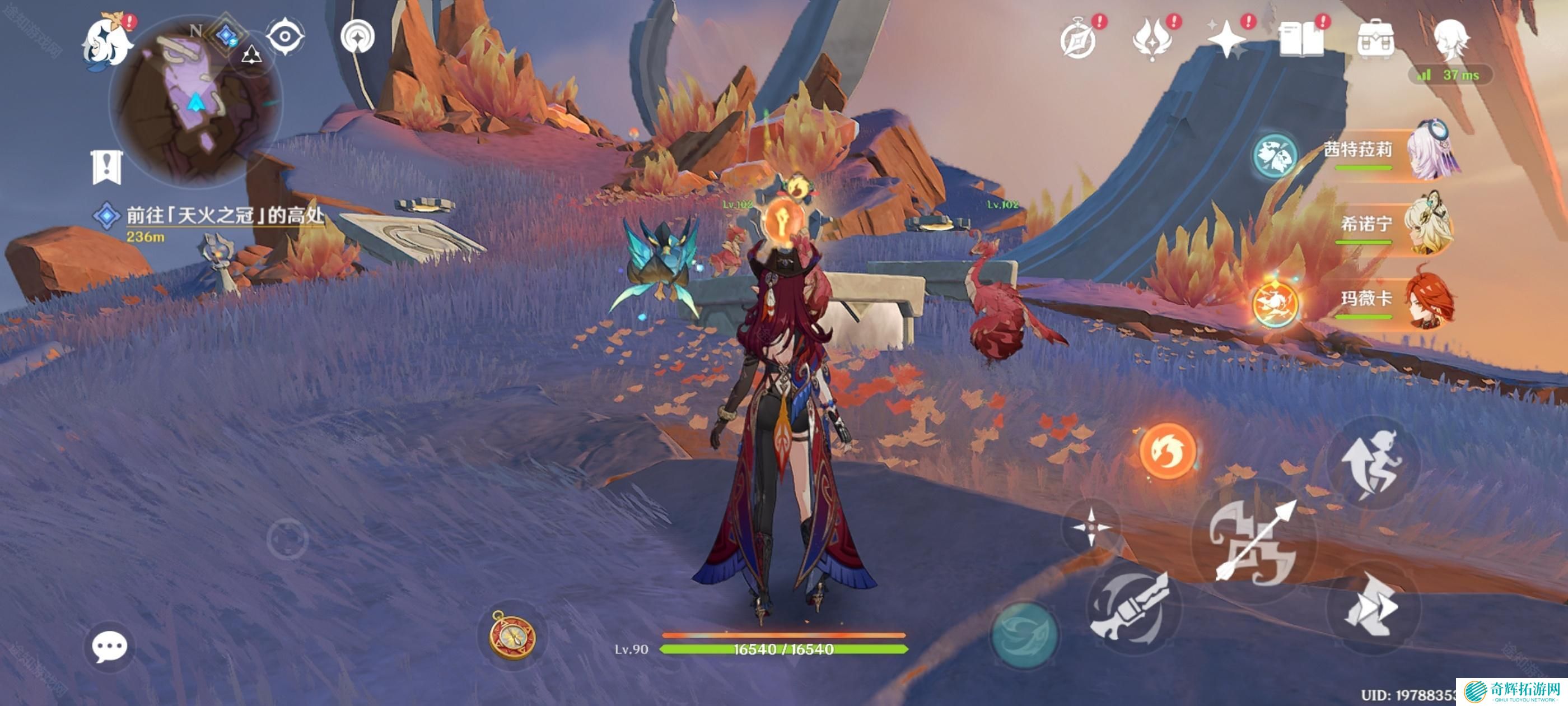Activate the orange elemental skill button
Viewport: 1568px width, 706px height.
tap(1167, 452)
